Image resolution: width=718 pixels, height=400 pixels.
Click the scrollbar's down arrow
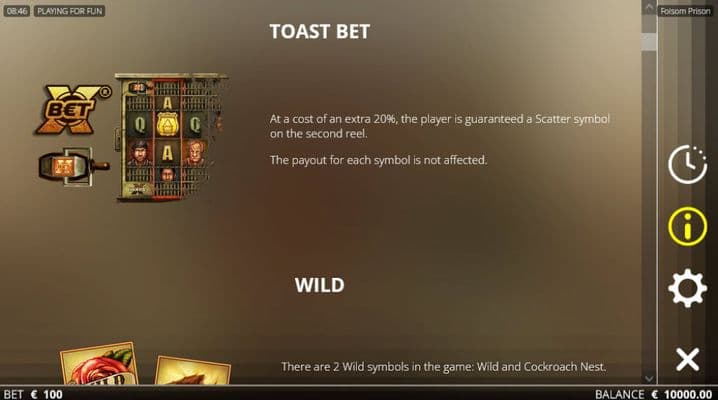coord(649,378)
